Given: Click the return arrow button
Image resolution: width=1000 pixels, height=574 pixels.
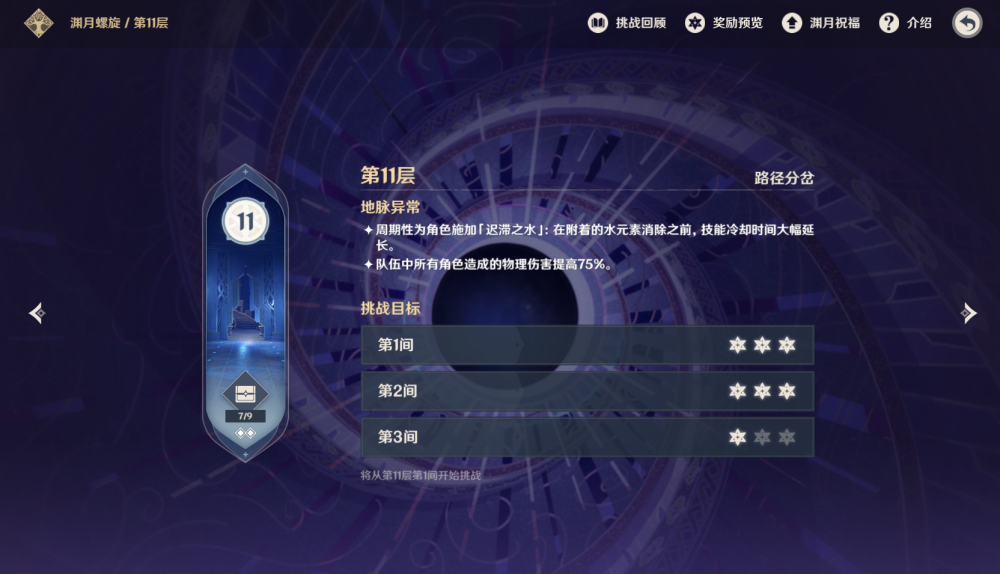Looking at the screenshot, I should pos(967,22).
